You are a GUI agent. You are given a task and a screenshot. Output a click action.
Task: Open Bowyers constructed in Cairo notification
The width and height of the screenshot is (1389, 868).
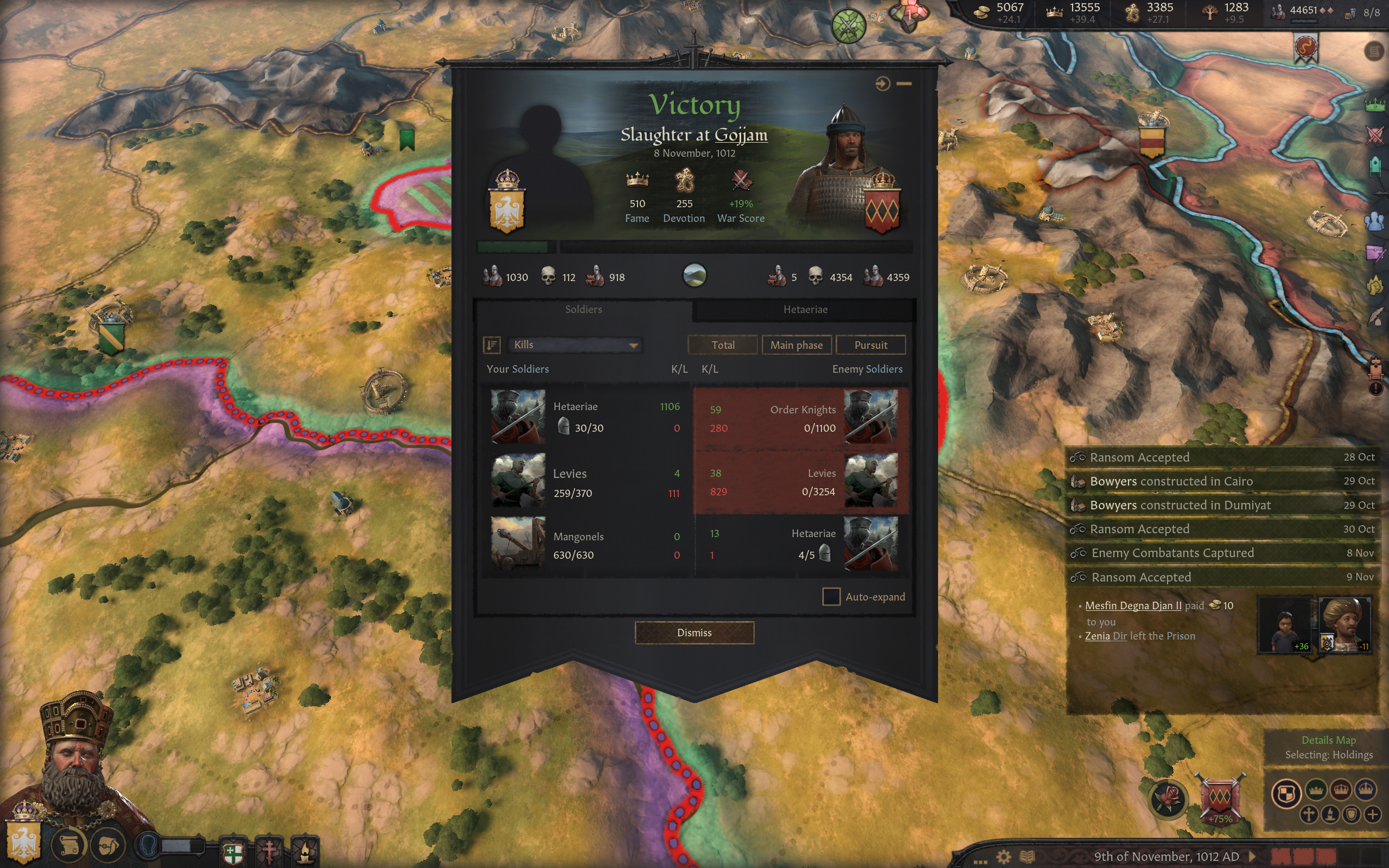click(x=1171, y=481)
